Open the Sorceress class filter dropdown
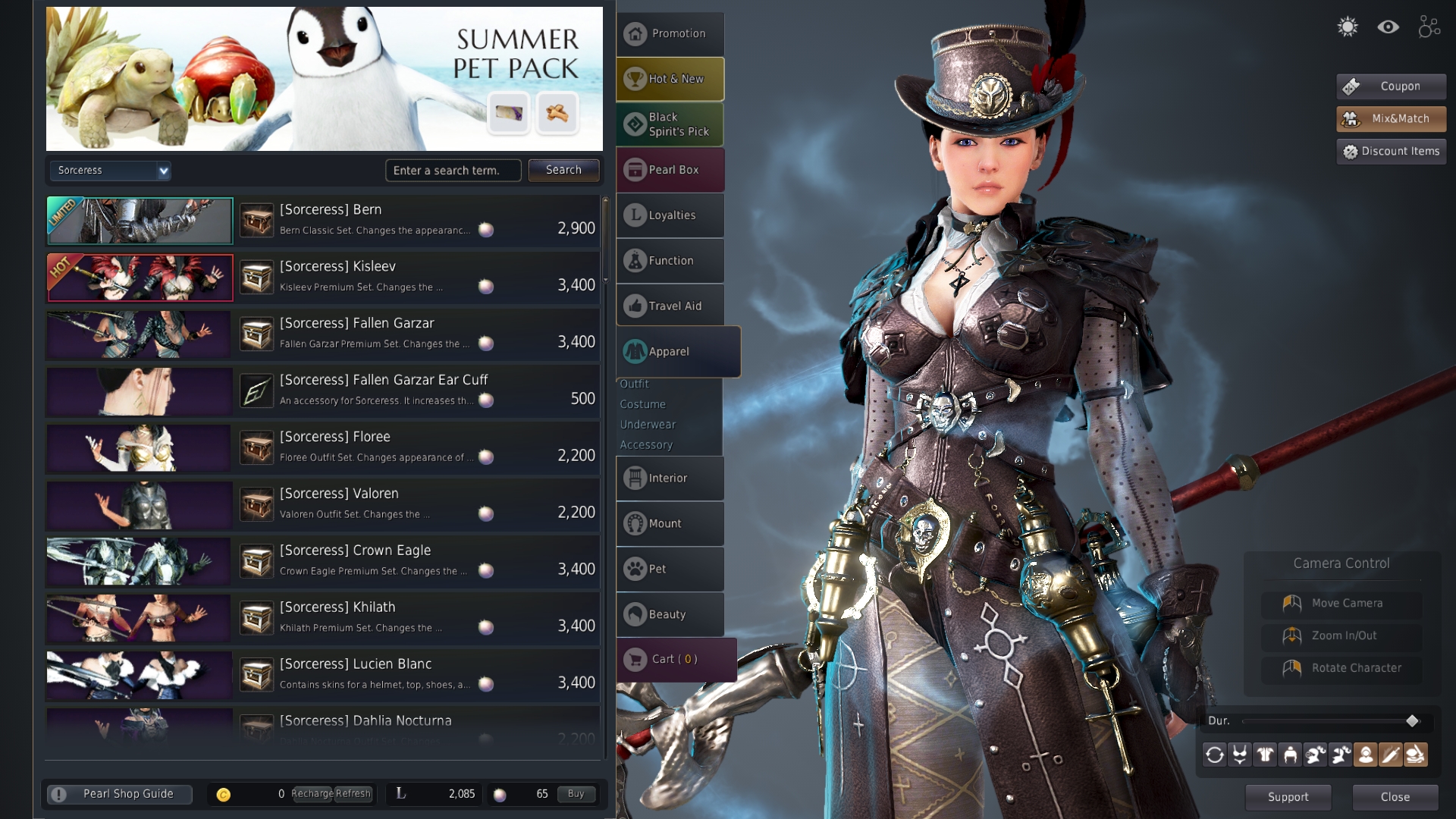The image size is (1456, 819). click(110, 171)
